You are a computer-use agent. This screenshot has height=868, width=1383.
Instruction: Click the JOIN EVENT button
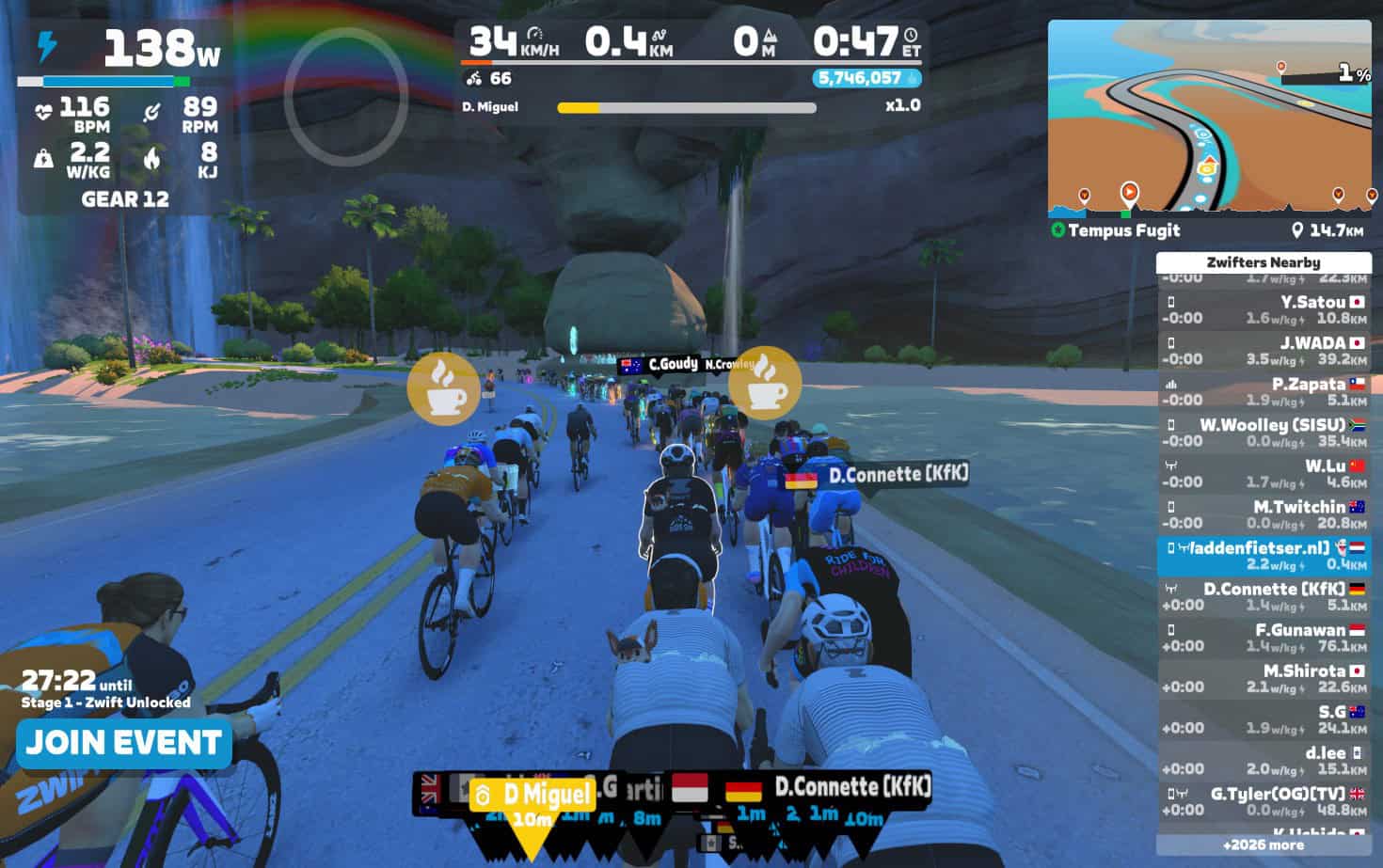tap(123, 743)
